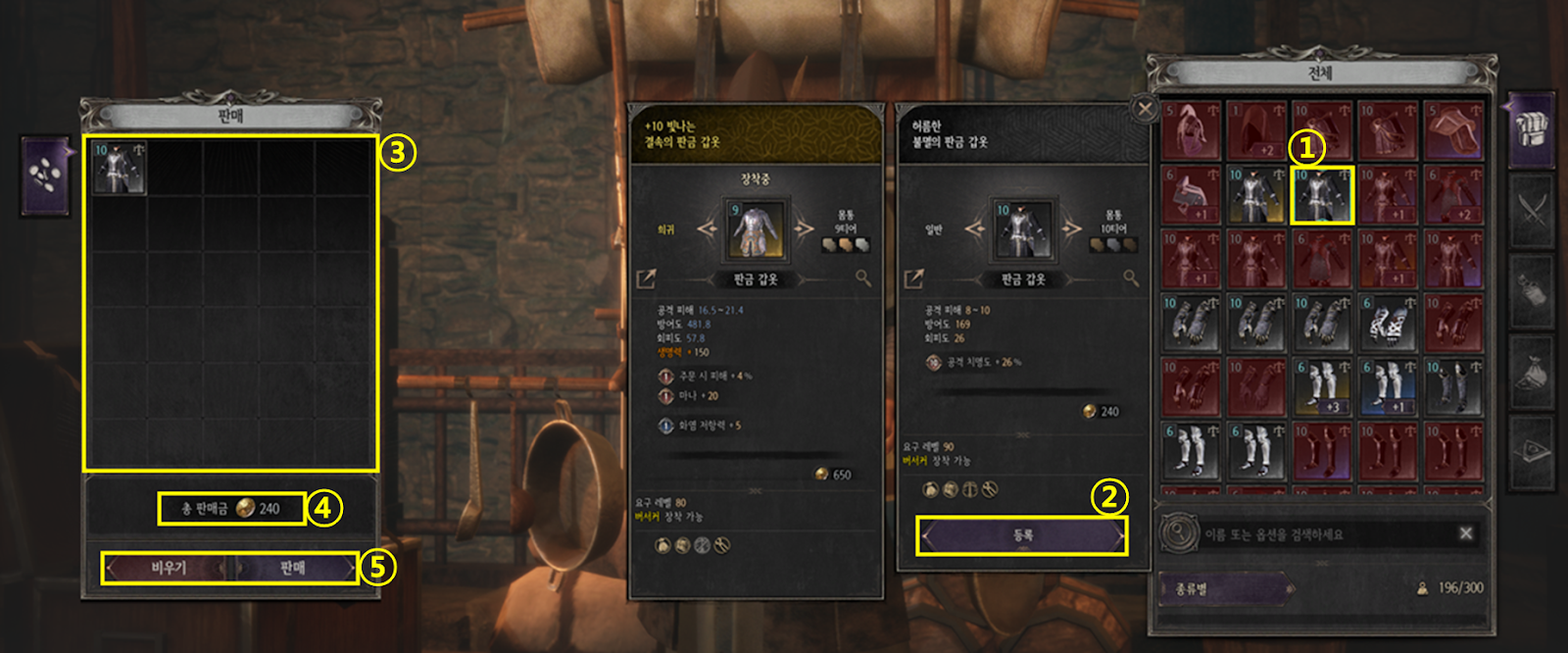
Task: Open the coins sell tab
Action: 45,176
